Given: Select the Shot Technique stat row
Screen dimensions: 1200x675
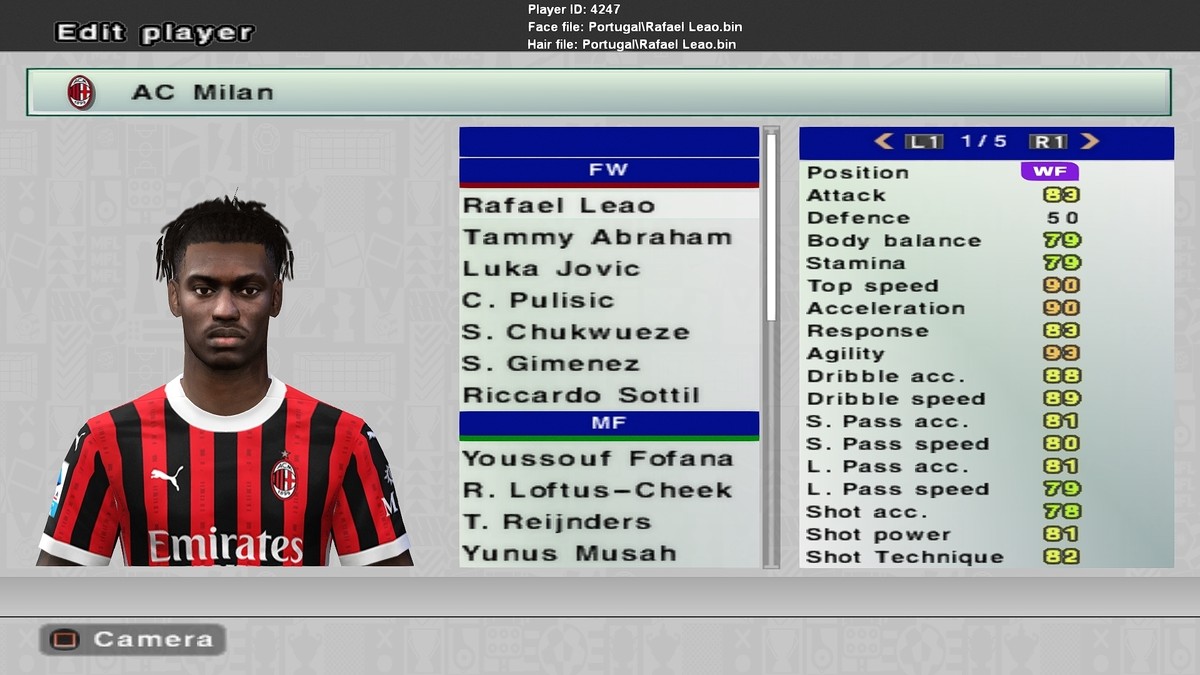Looking at the screenshot, I should click(985, 557).
